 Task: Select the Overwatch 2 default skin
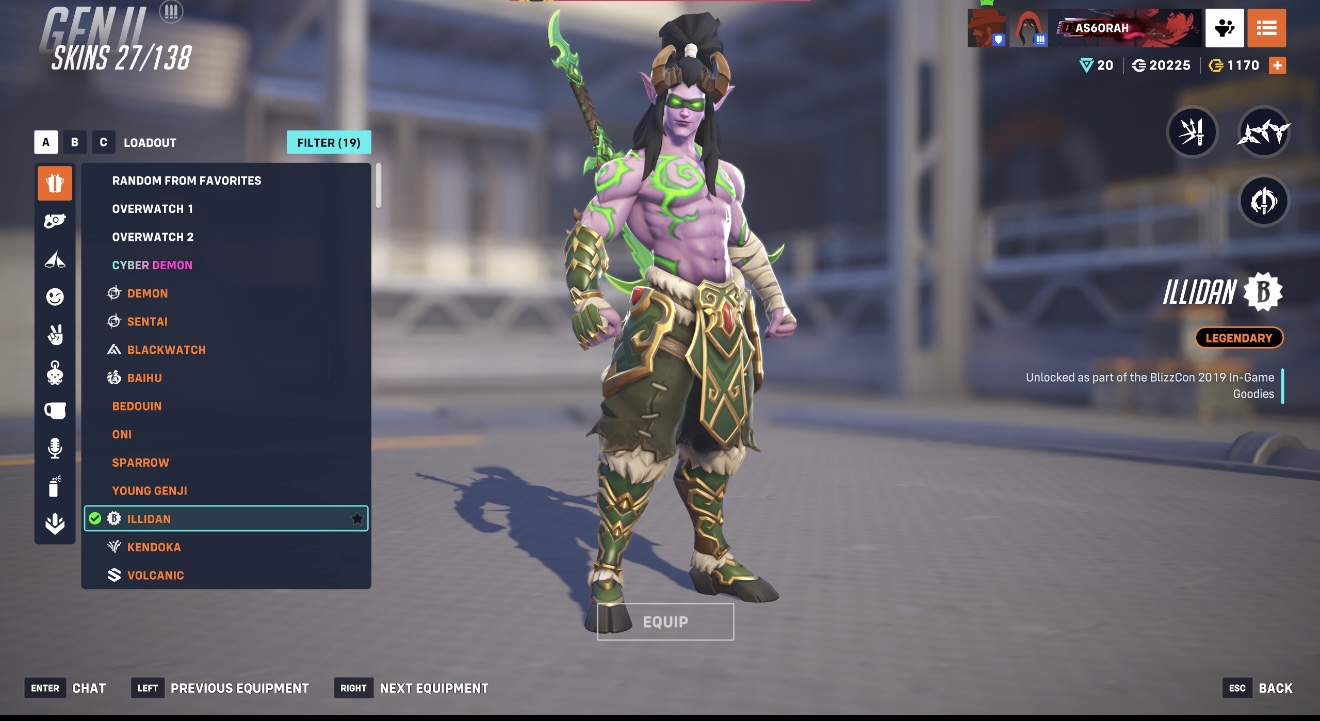click(152, 237)
